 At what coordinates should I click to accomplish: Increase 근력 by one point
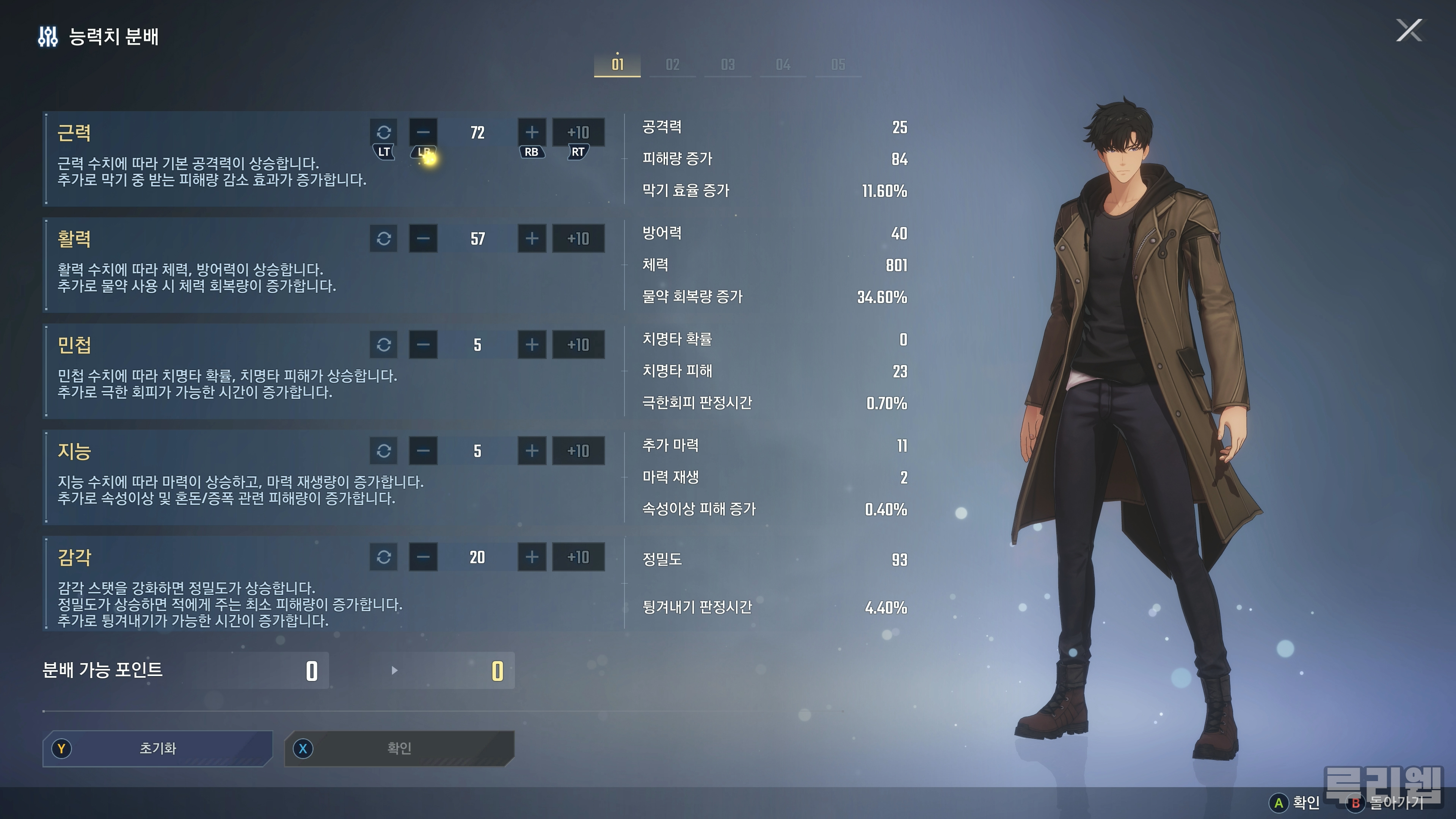point(531,132)
